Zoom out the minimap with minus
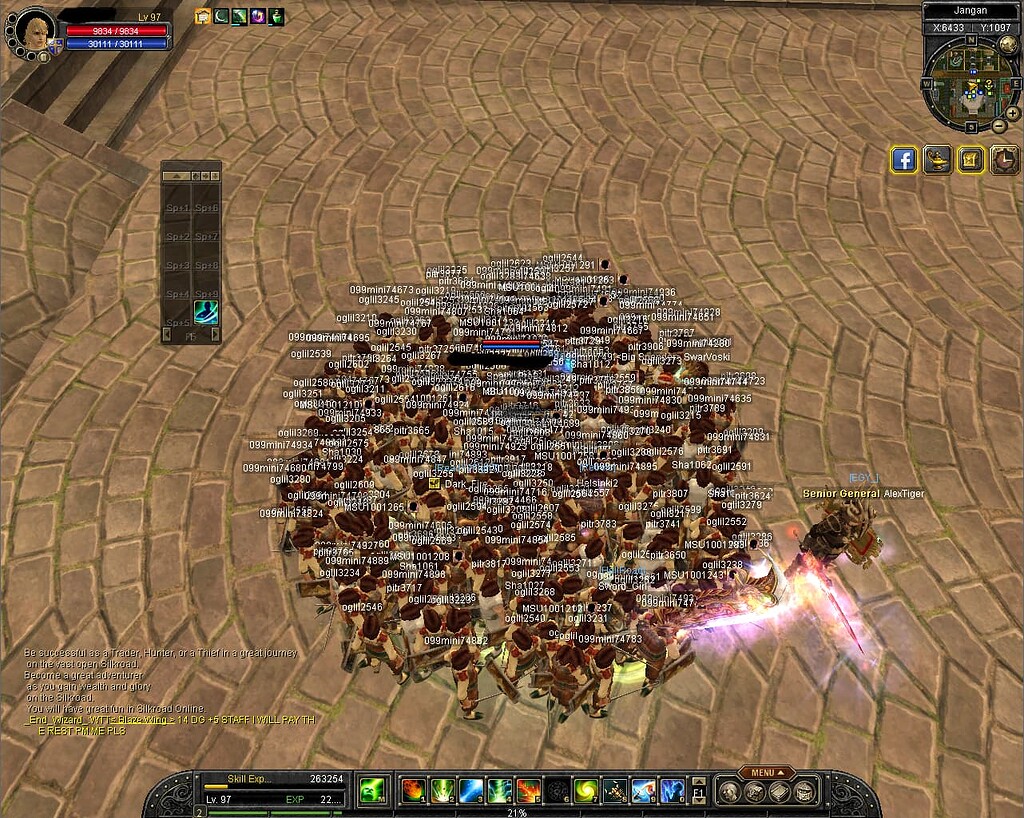The width and height of the screenshot is (1024, 818). click(999, 126)
